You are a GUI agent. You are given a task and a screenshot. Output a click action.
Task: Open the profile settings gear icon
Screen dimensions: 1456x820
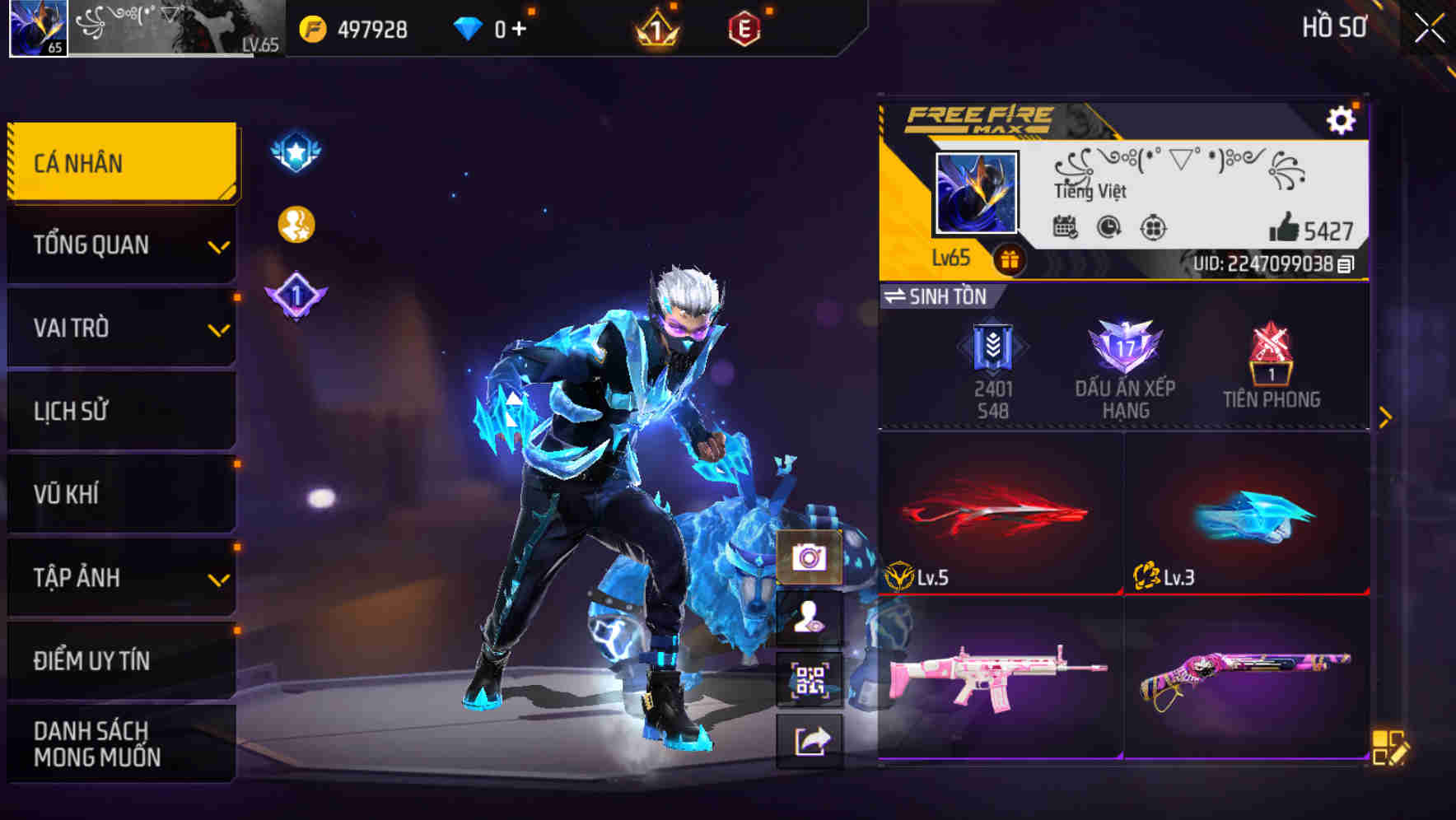pyautogui.click(x=1343, y=119)
